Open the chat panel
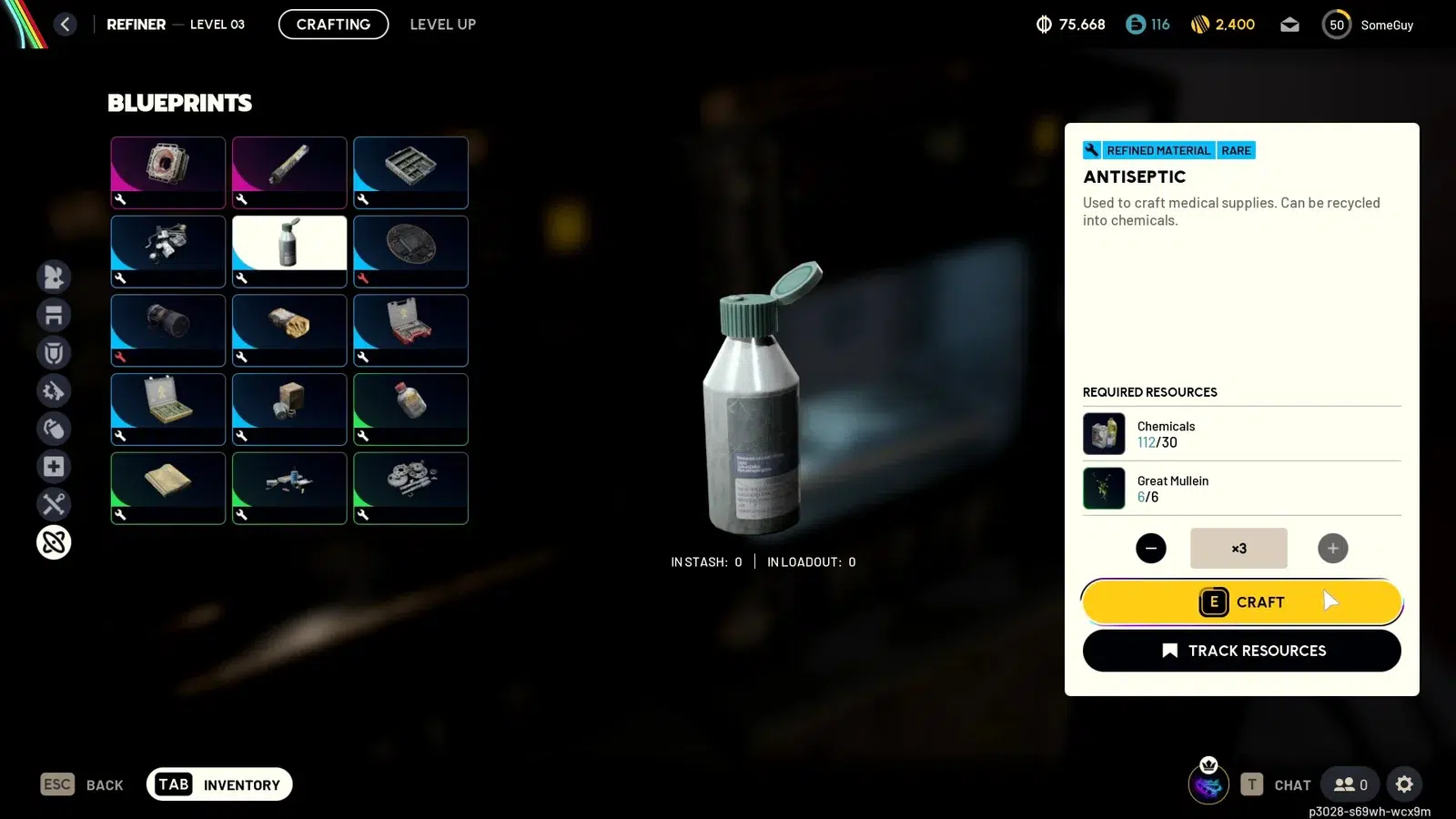 1277,784
